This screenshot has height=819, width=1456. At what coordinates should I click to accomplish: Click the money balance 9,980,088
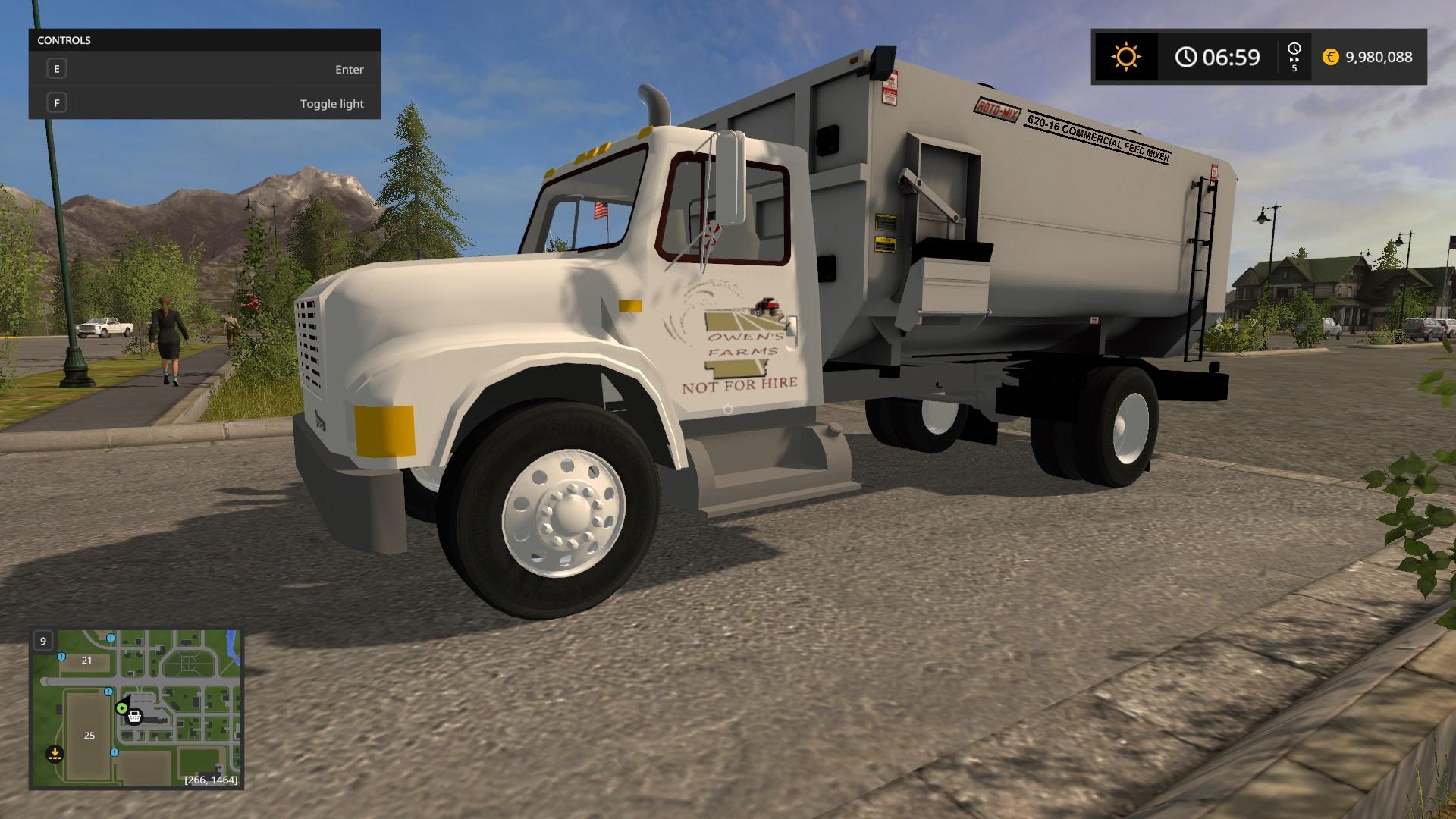(1379, 57)
